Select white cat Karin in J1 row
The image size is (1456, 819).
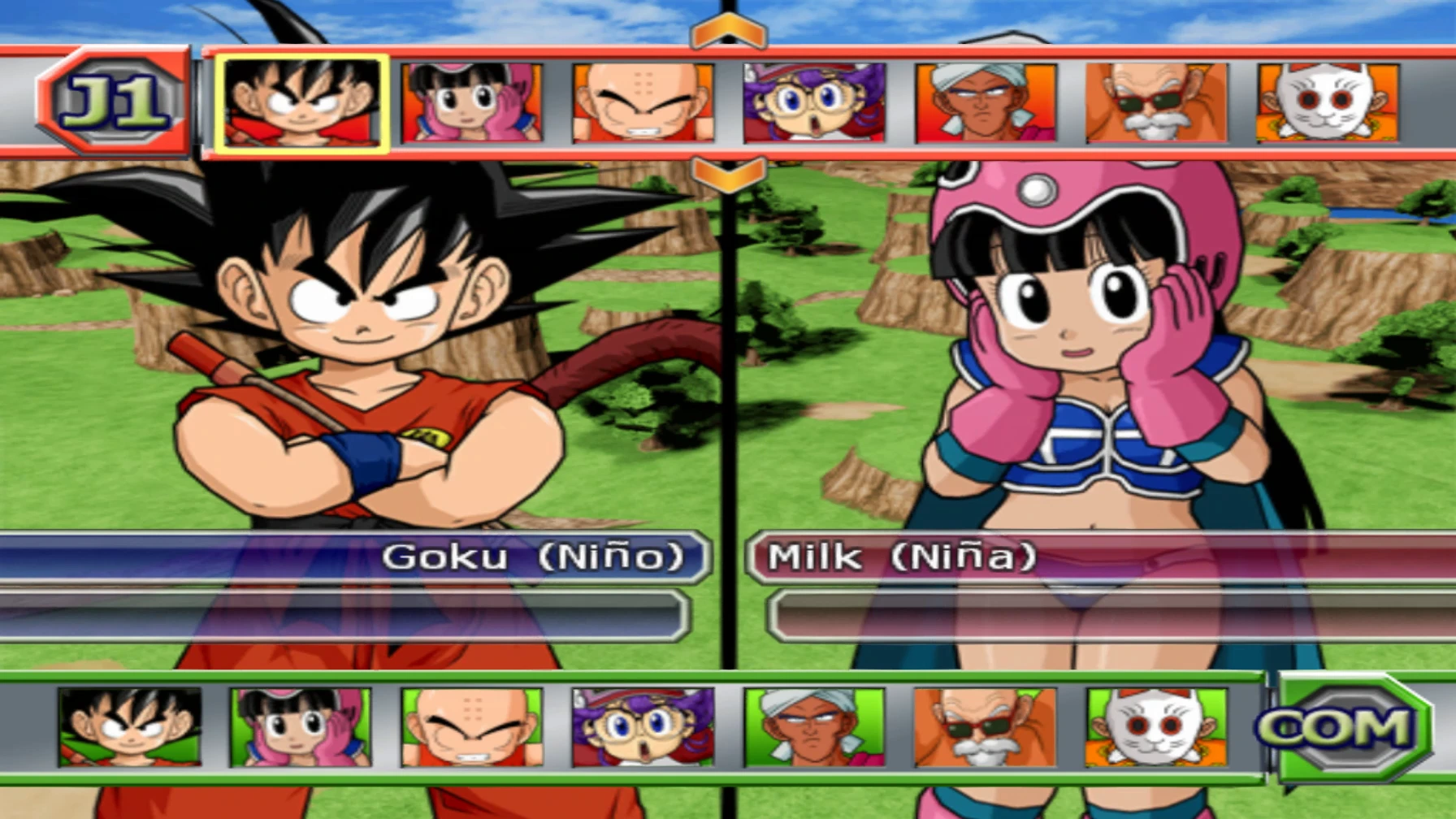point(1328,103)
